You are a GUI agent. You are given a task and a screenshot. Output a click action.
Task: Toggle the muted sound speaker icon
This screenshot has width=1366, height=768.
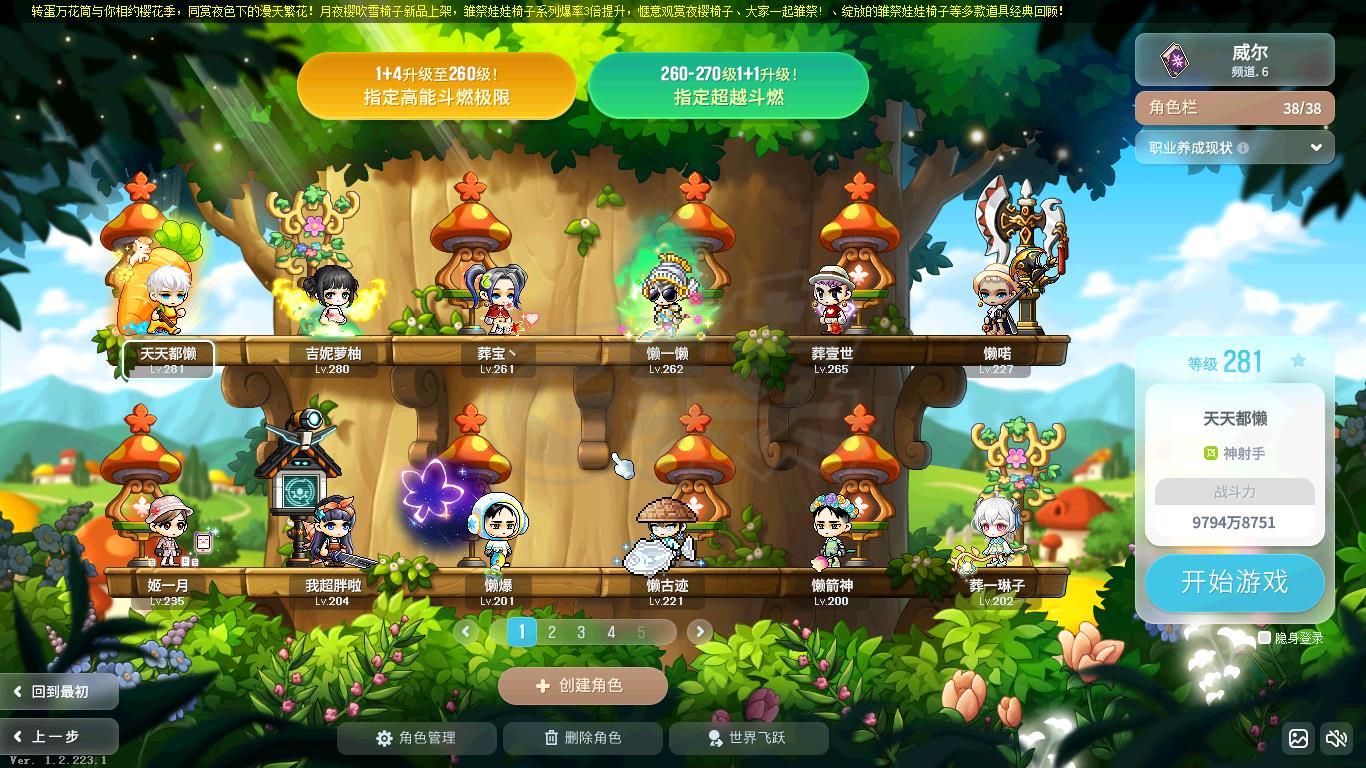point(1336,739)
